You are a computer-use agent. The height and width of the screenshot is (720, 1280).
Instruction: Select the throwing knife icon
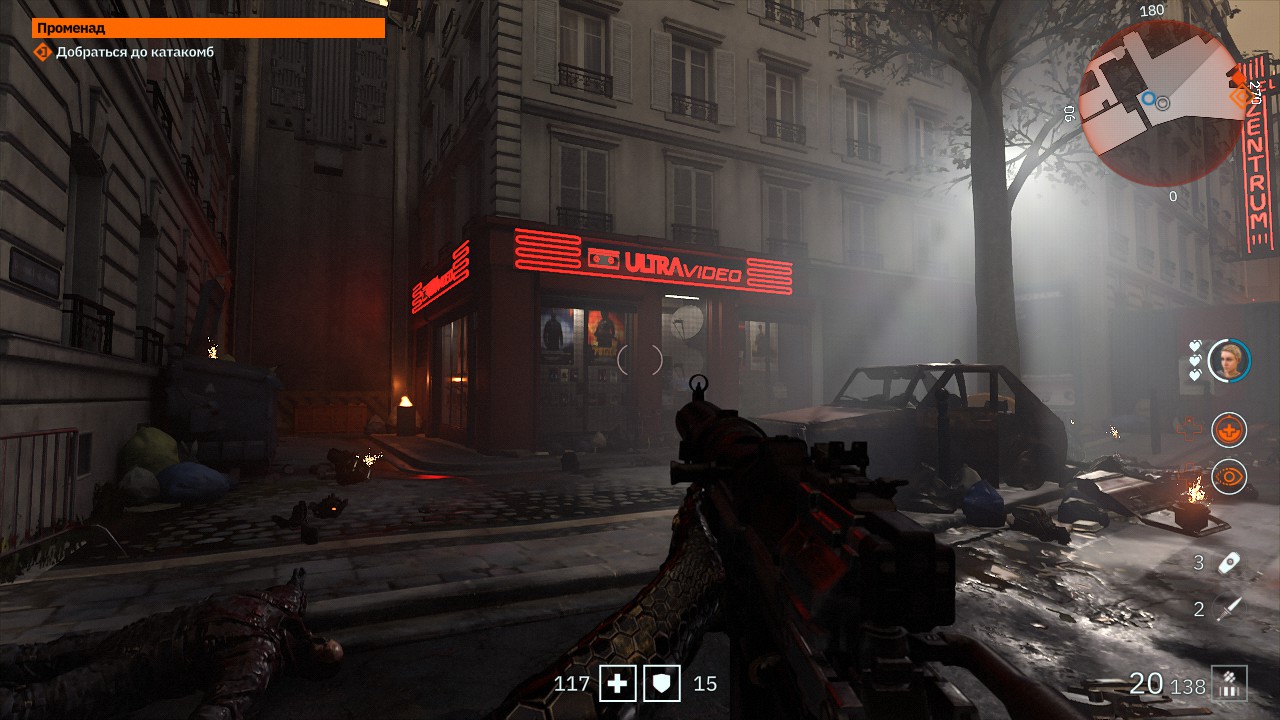(x=1229, y=608)
